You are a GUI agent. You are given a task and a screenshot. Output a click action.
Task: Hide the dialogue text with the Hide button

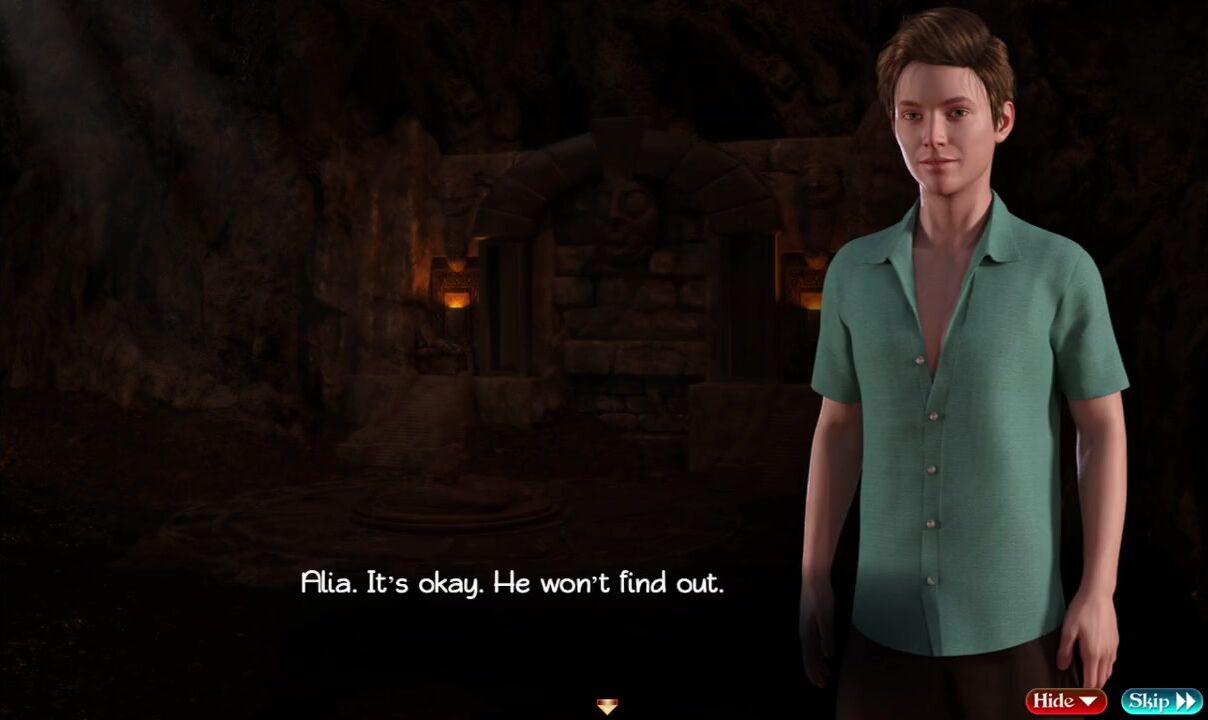[1065, 701]
